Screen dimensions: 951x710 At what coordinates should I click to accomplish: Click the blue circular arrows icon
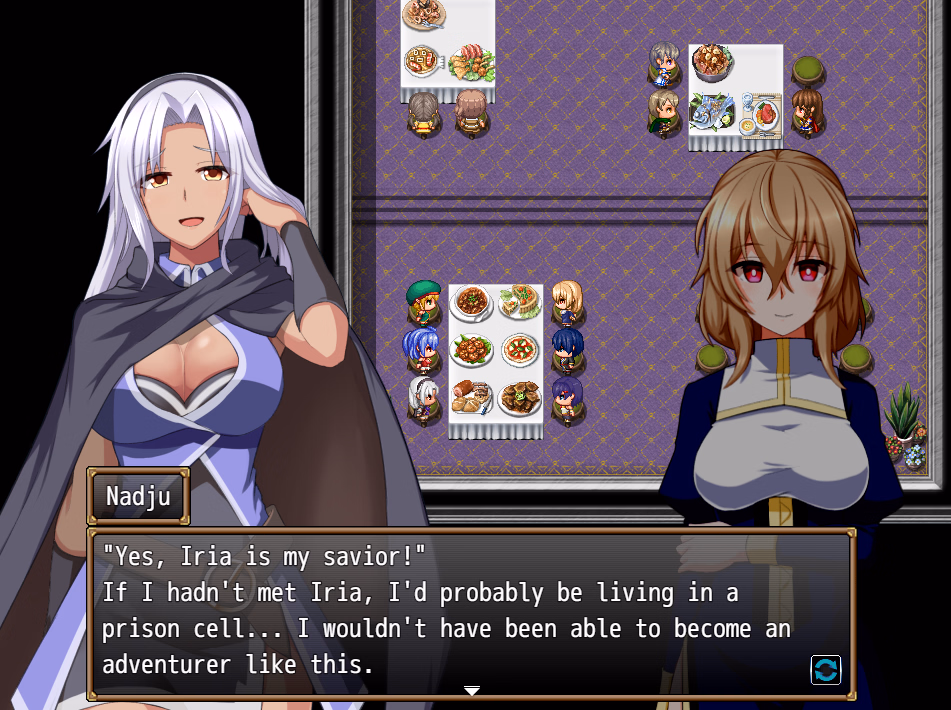click(x=825, y=670)
